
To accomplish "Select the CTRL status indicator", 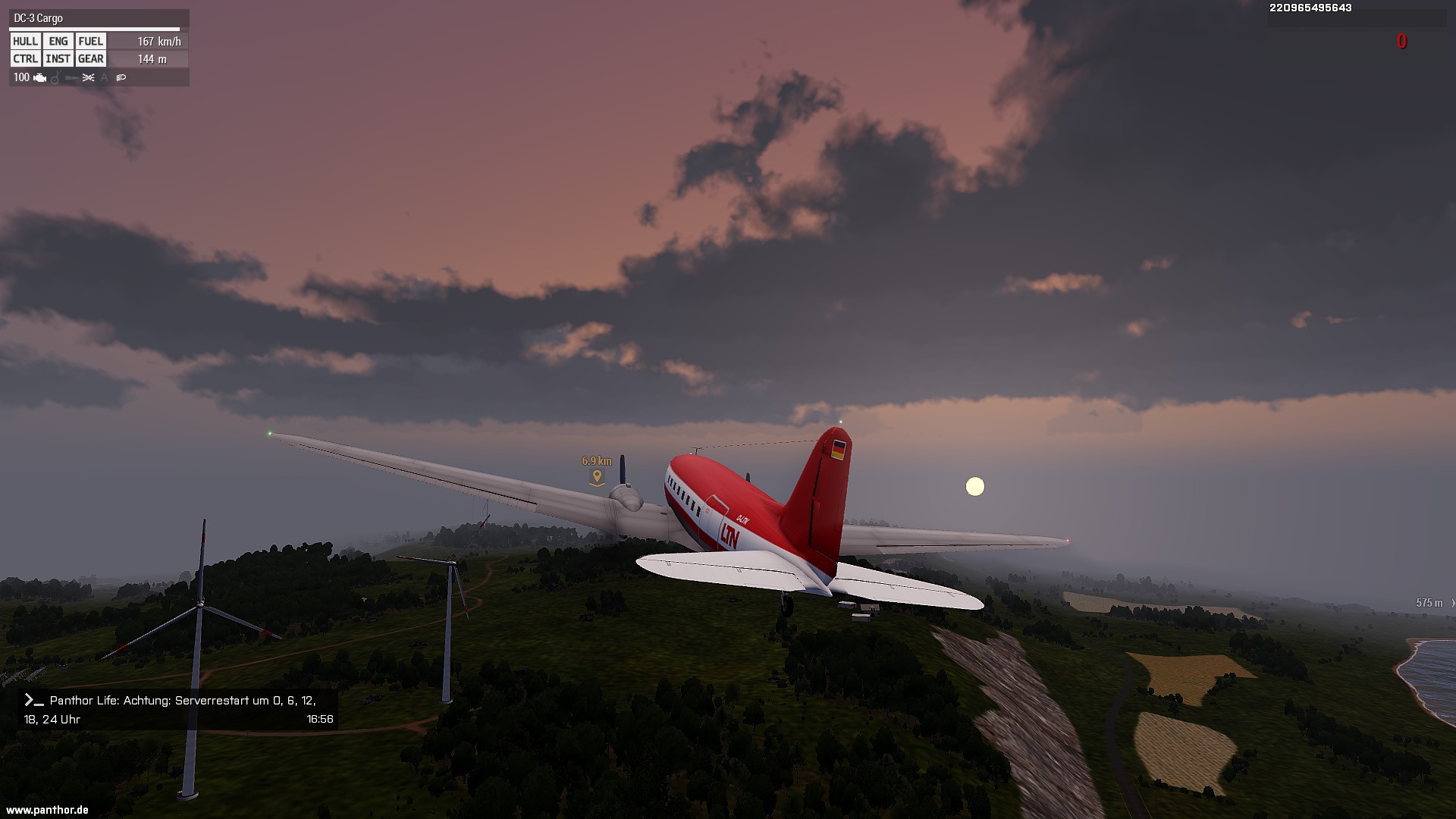I will pos(25,59).
